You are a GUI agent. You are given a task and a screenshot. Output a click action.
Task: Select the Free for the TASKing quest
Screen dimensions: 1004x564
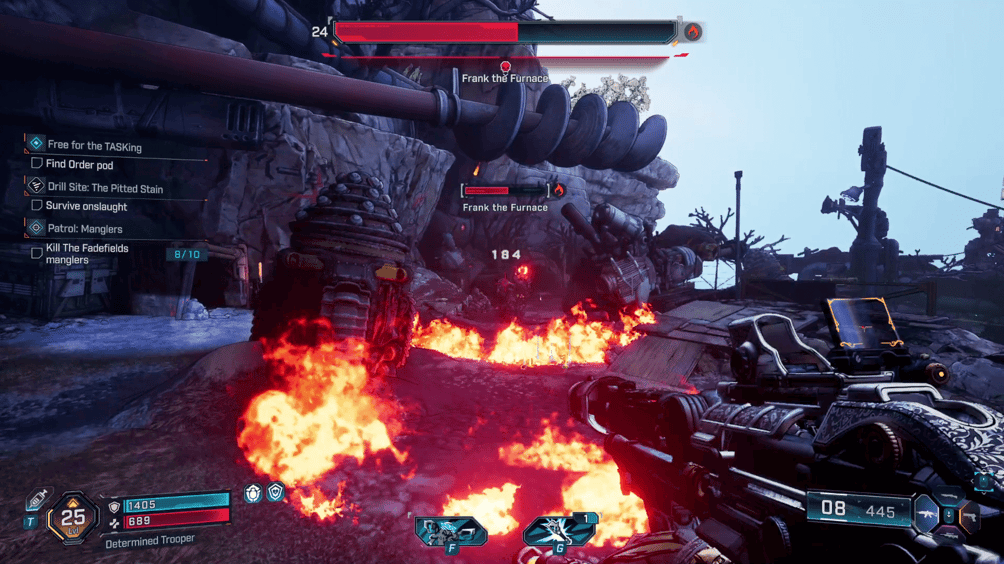point(94,146)
